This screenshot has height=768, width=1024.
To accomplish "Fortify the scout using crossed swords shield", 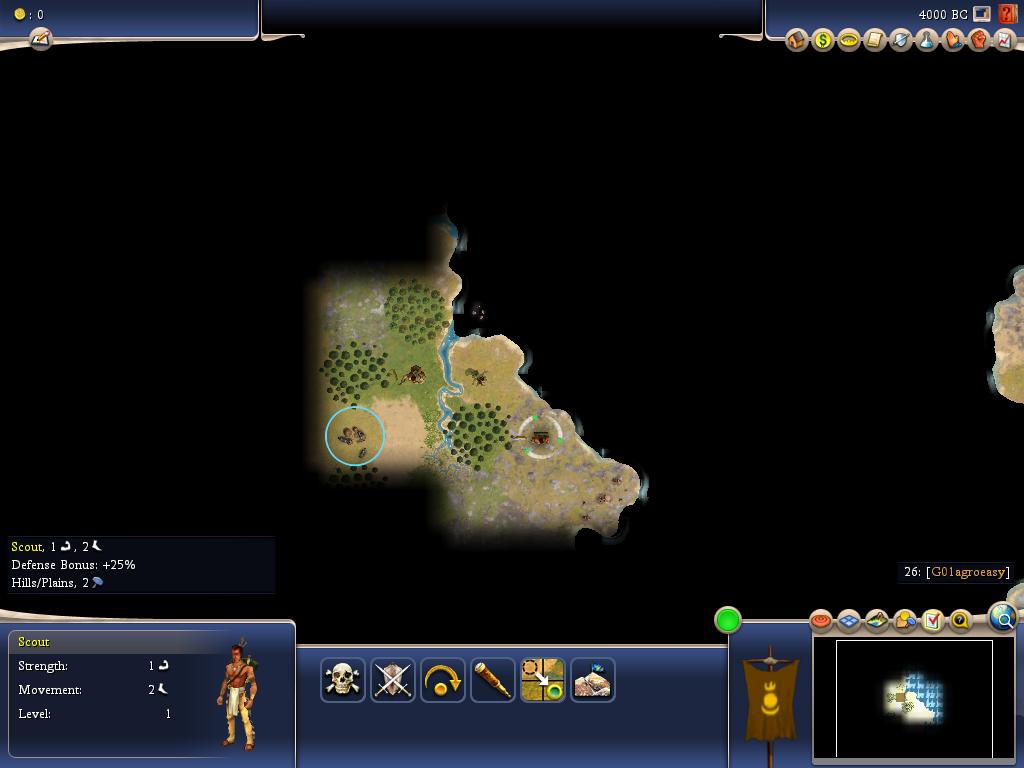I will click(393, 680).
